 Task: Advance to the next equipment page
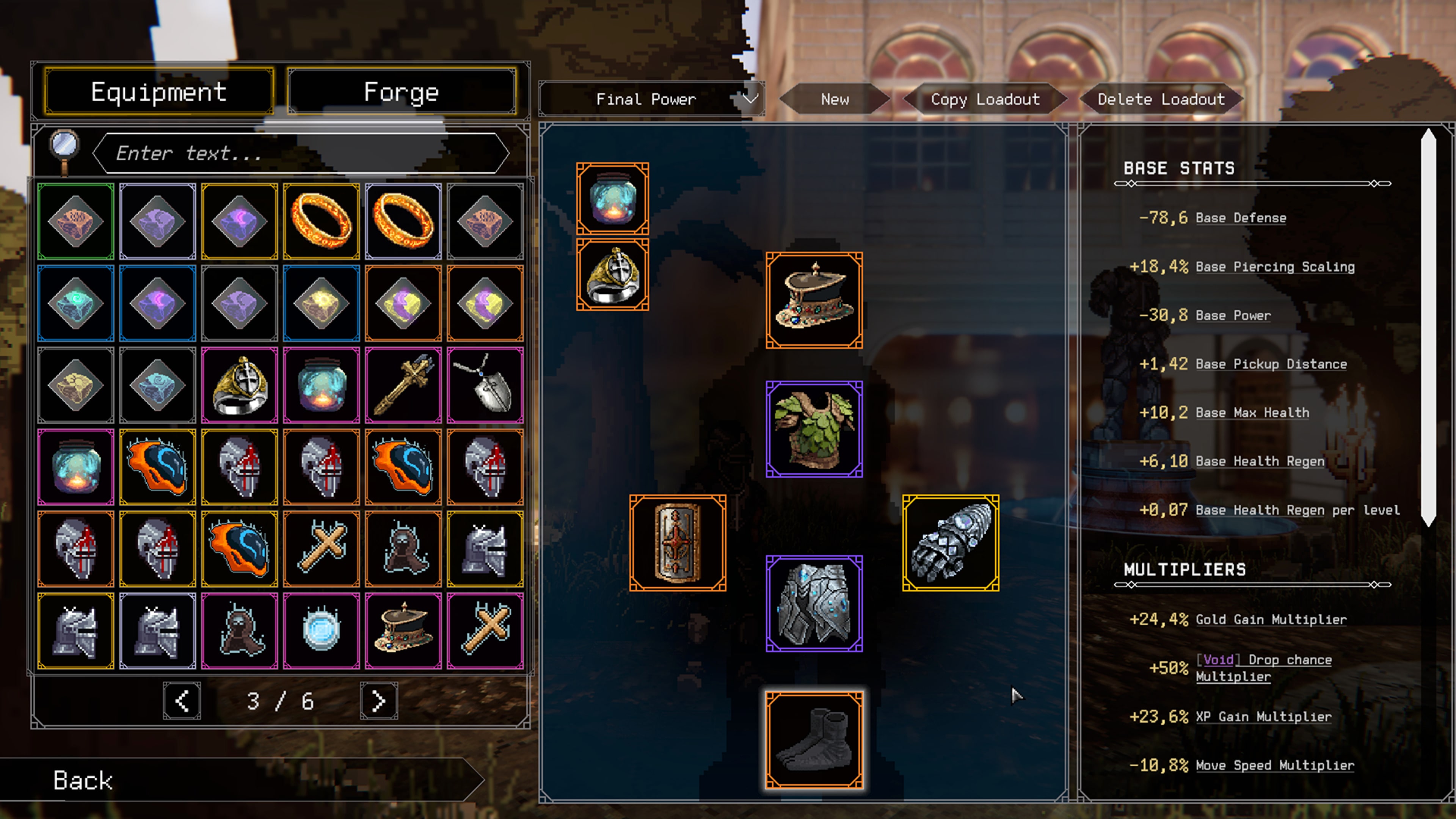pos(378,701)
